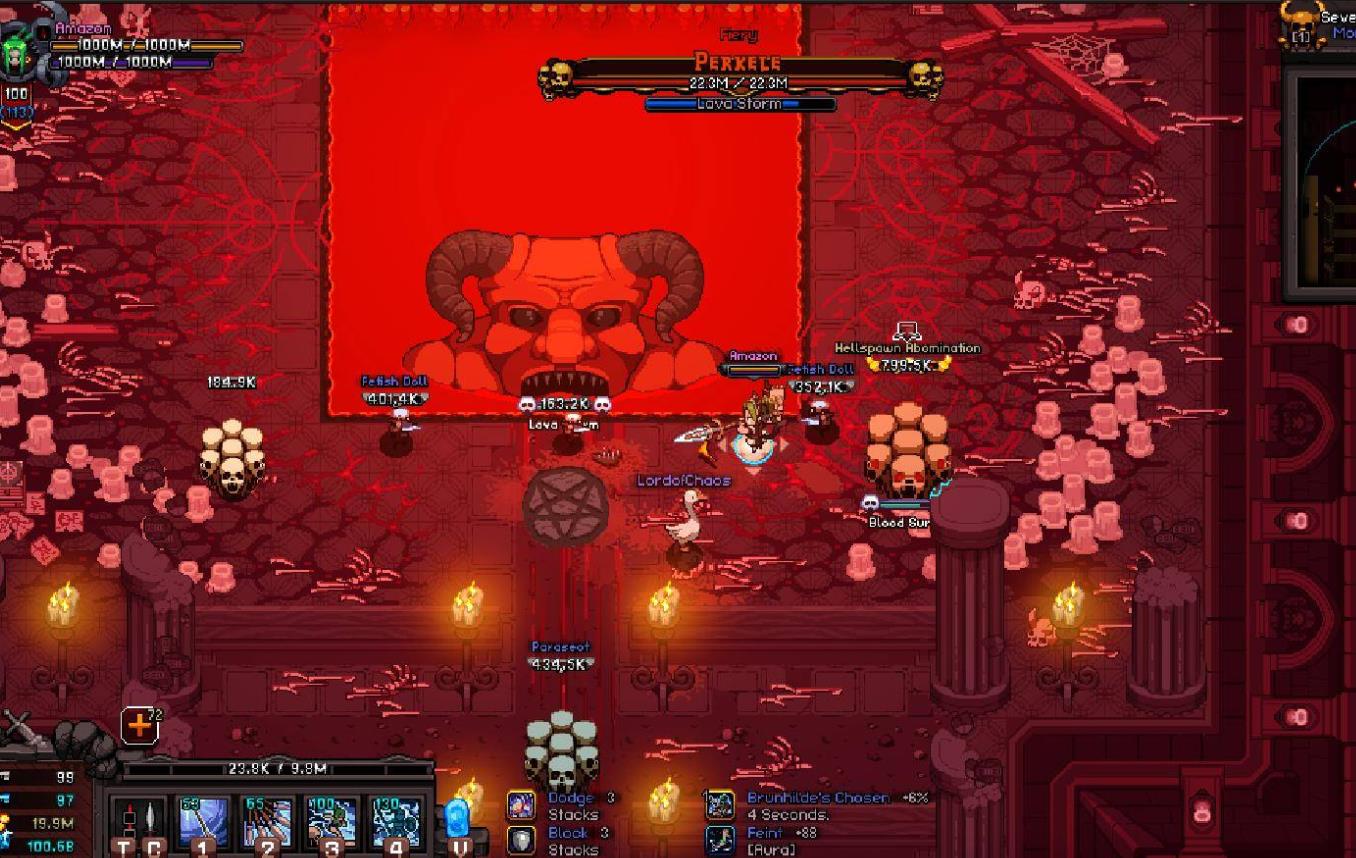Viewport: 1356px width, 858px height.
Task: Activate the skill in hotbar slot 1
Action: [203, 822]
